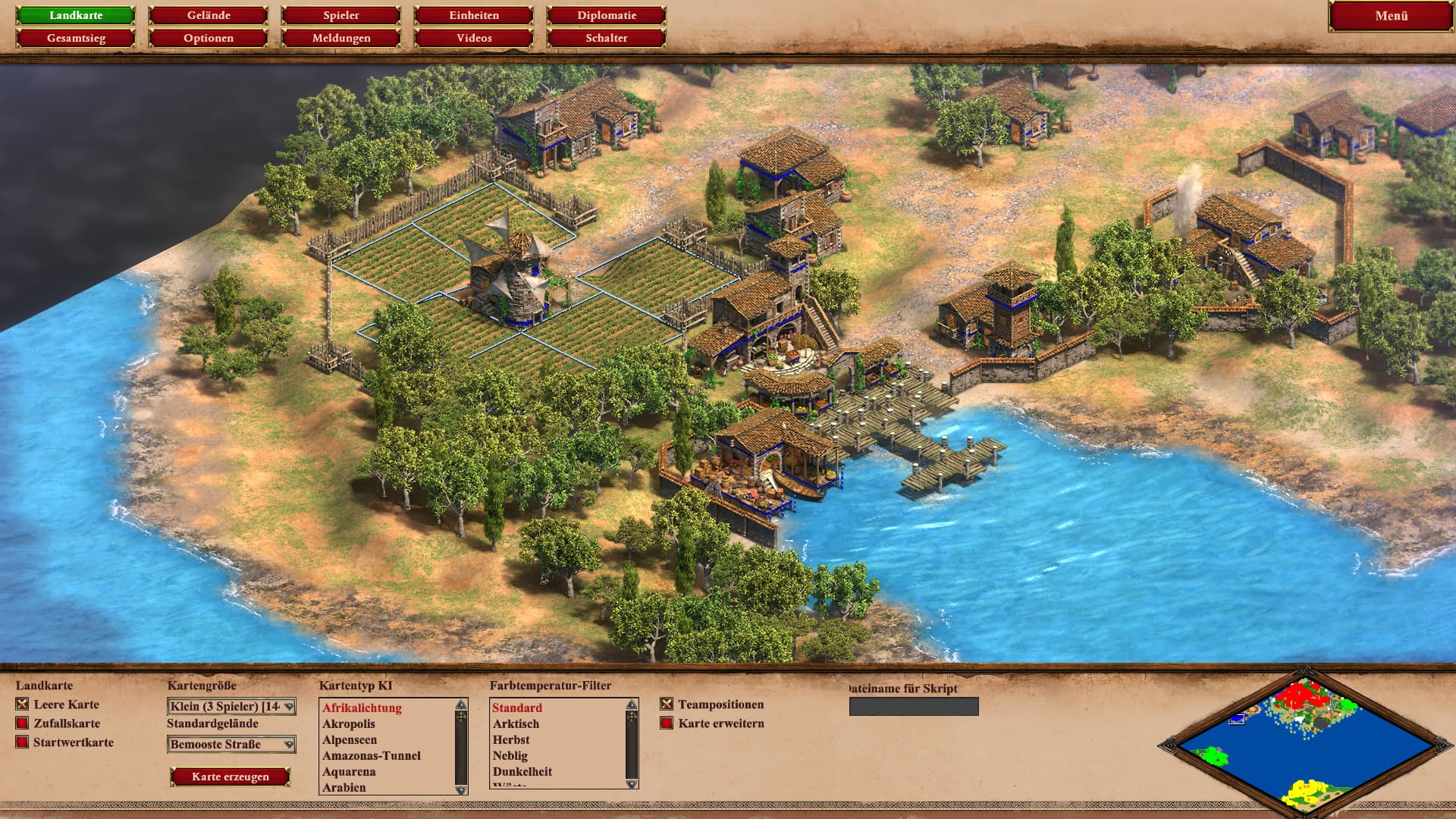Choose the Herbst color temperature filter
This screenshot has width=1456, height=819.
point(511,740)
